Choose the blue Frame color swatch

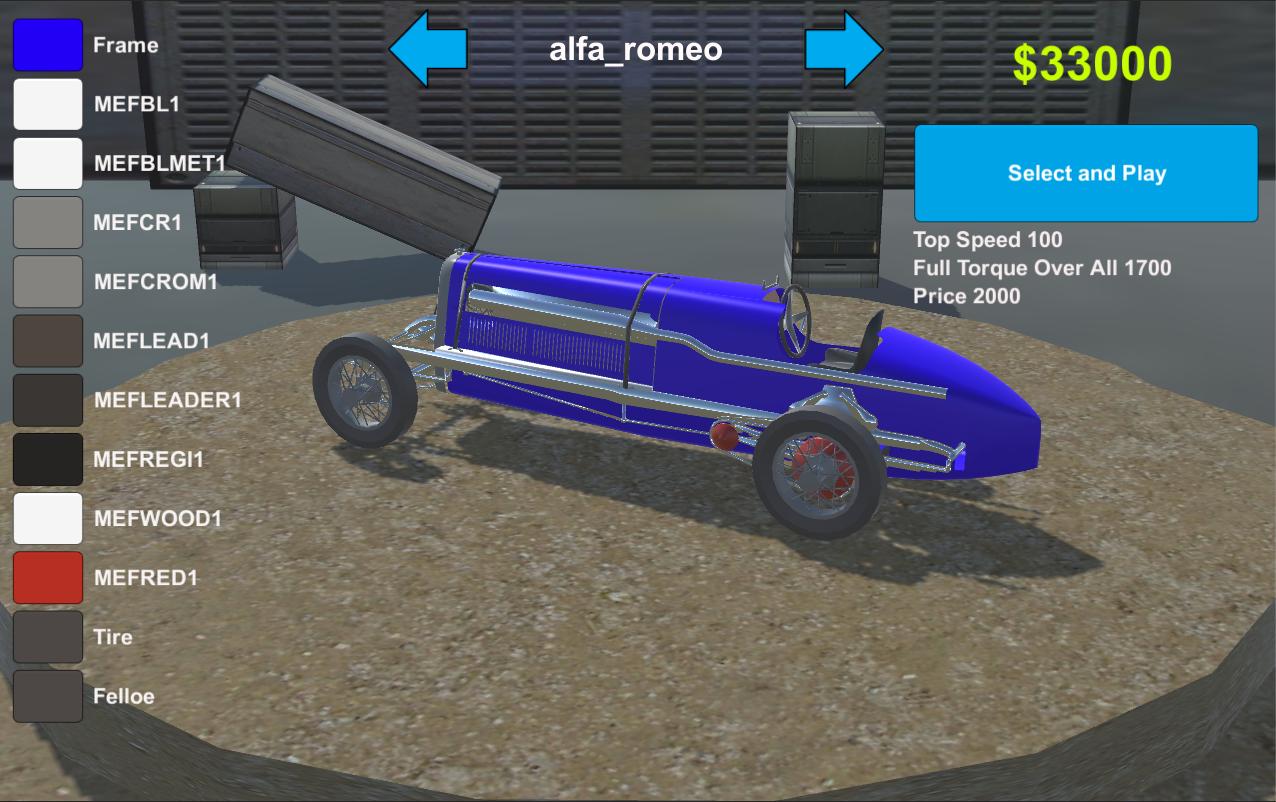[48, 45]
